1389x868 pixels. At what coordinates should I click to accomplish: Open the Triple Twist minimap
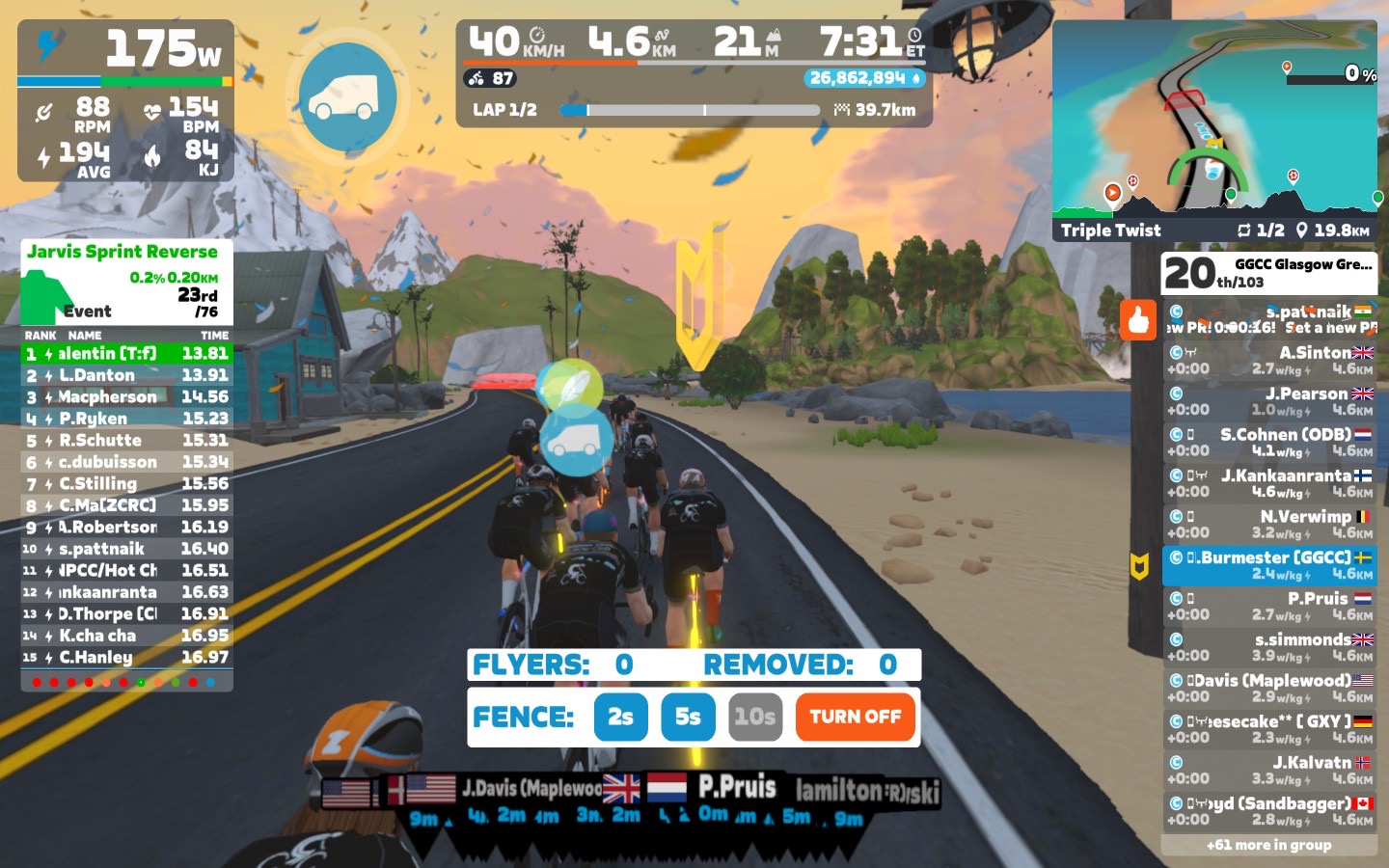coord(1215,130)
